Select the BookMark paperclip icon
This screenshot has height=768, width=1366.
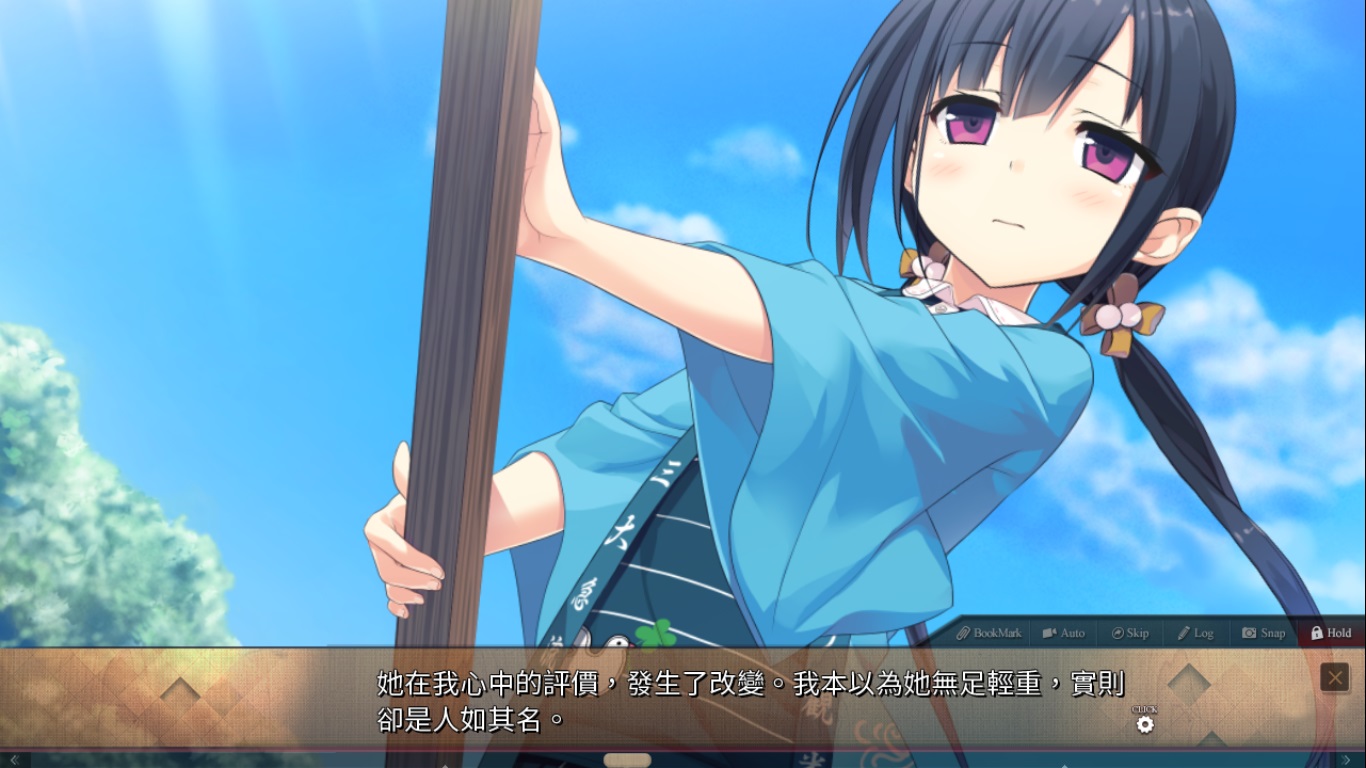tap(962, 632)
